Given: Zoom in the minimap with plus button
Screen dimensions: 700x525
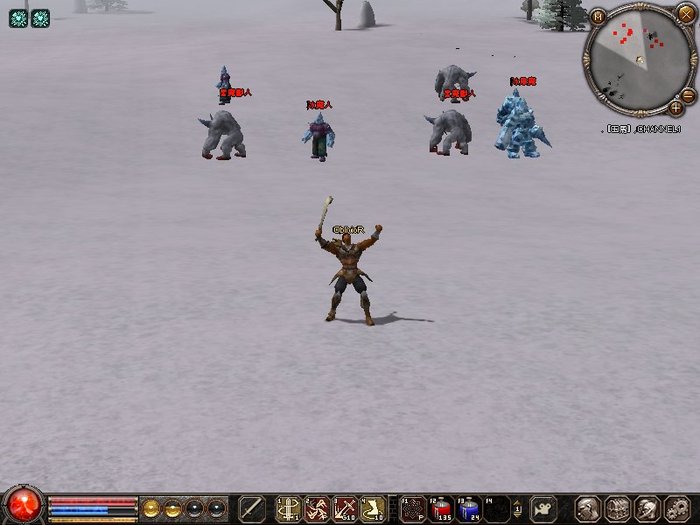Looking at the screenshot, I should [x=677, y=106].
